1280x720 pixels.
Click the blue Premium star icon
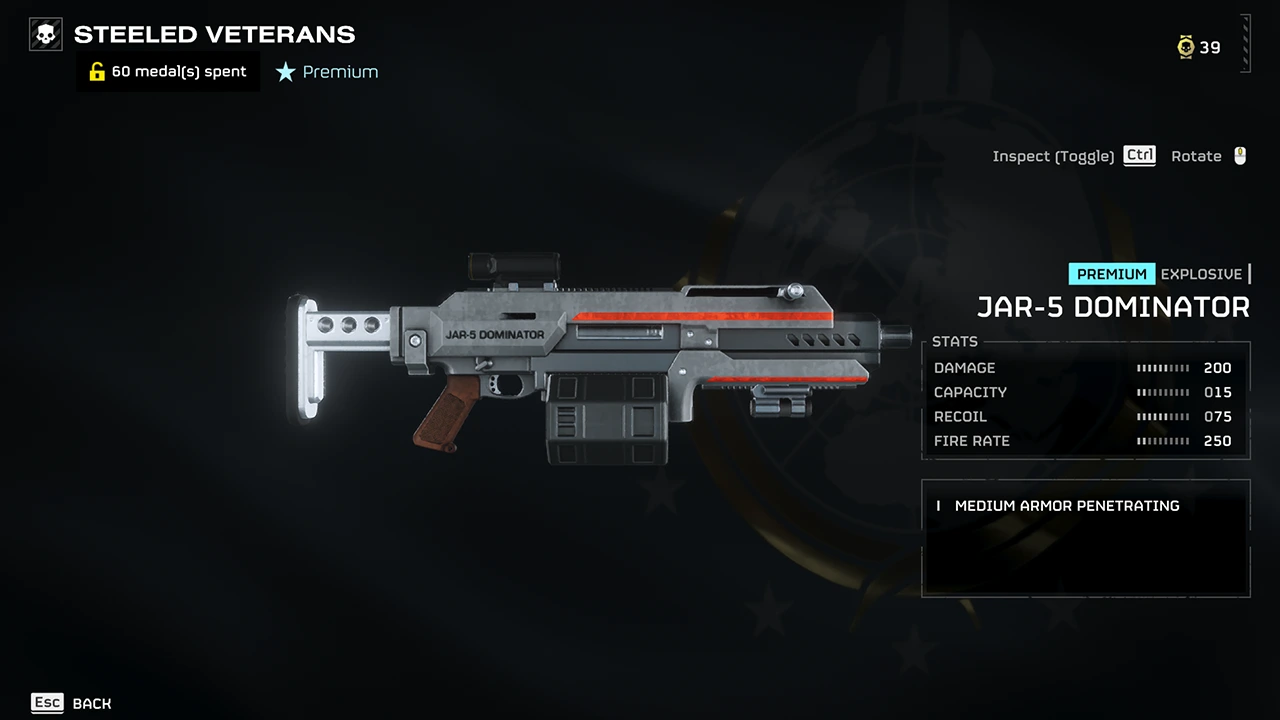(x=286, y=71)
